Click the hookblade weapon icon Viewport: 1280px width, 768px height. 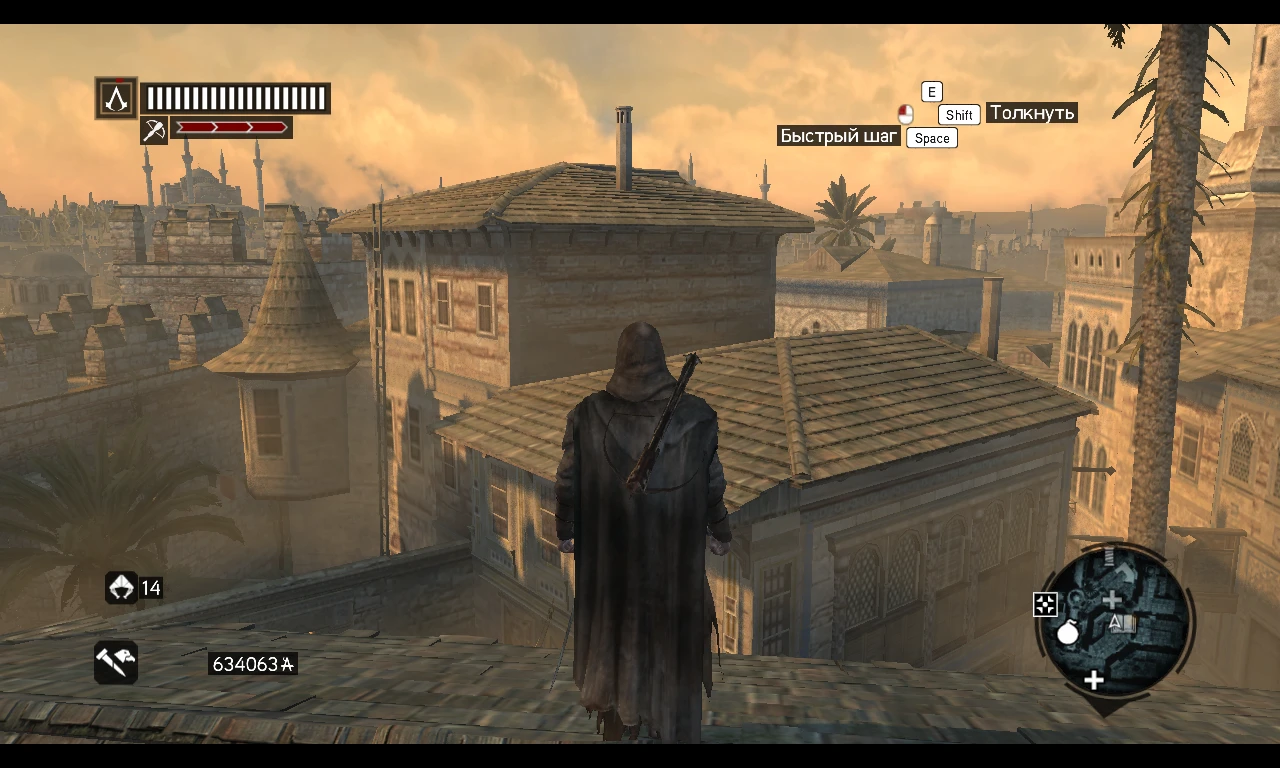[x=153, y=131]
